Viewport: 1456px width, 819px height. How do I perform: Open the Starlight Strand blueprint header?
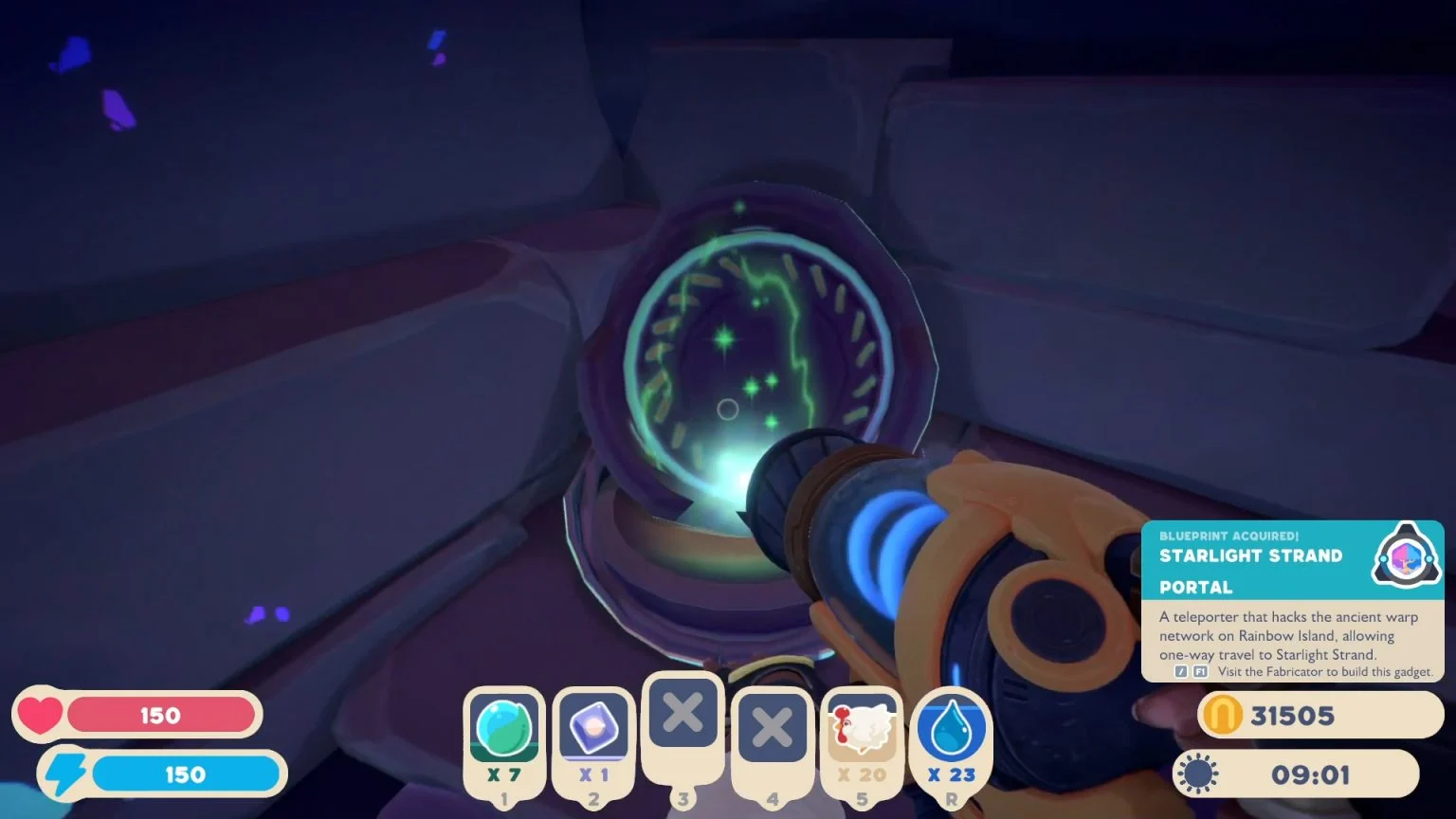pyautogui.click(x=1250, y=556)
